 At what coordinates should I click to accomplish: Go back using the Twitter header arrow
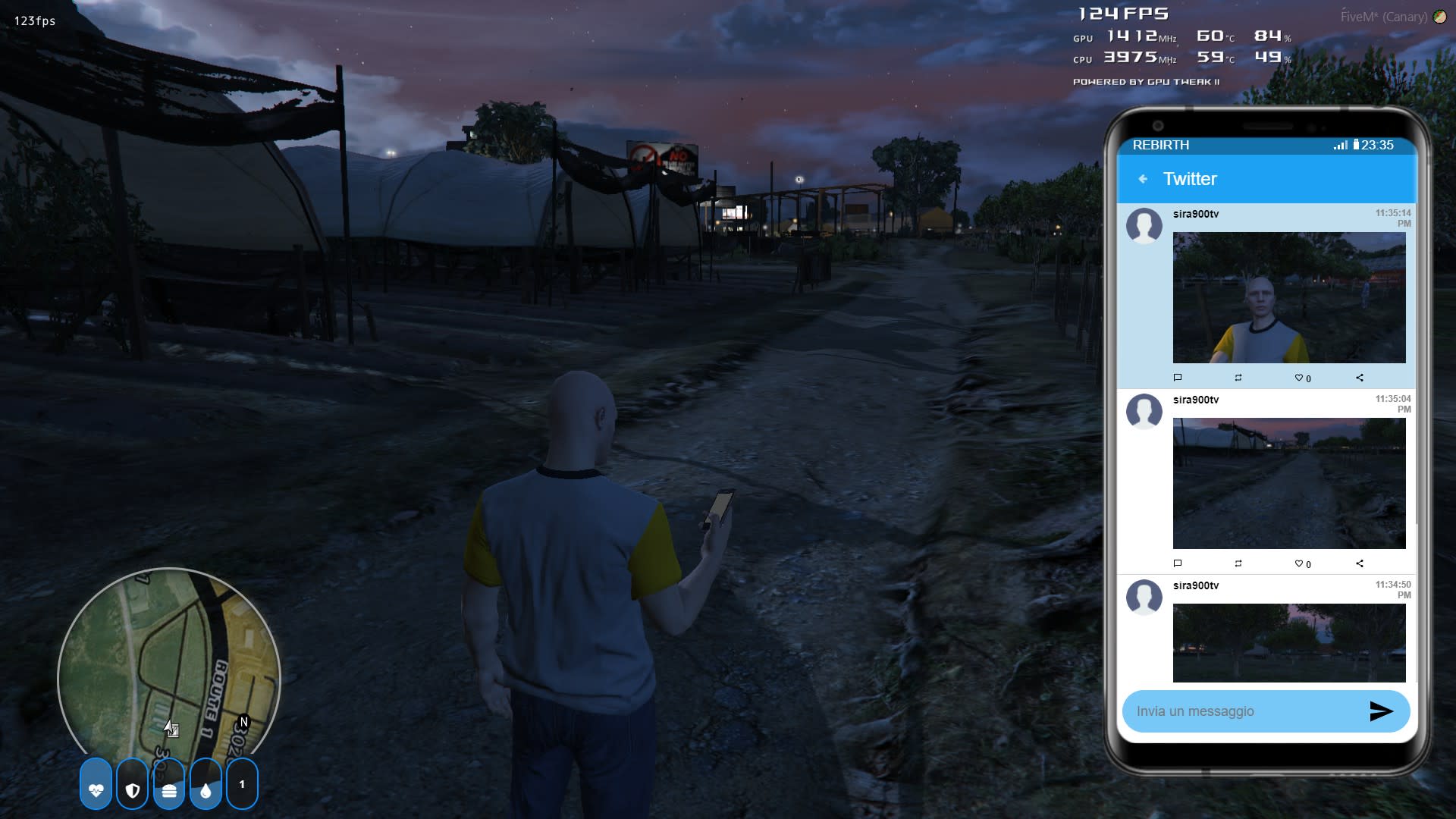click(1143, 179)
